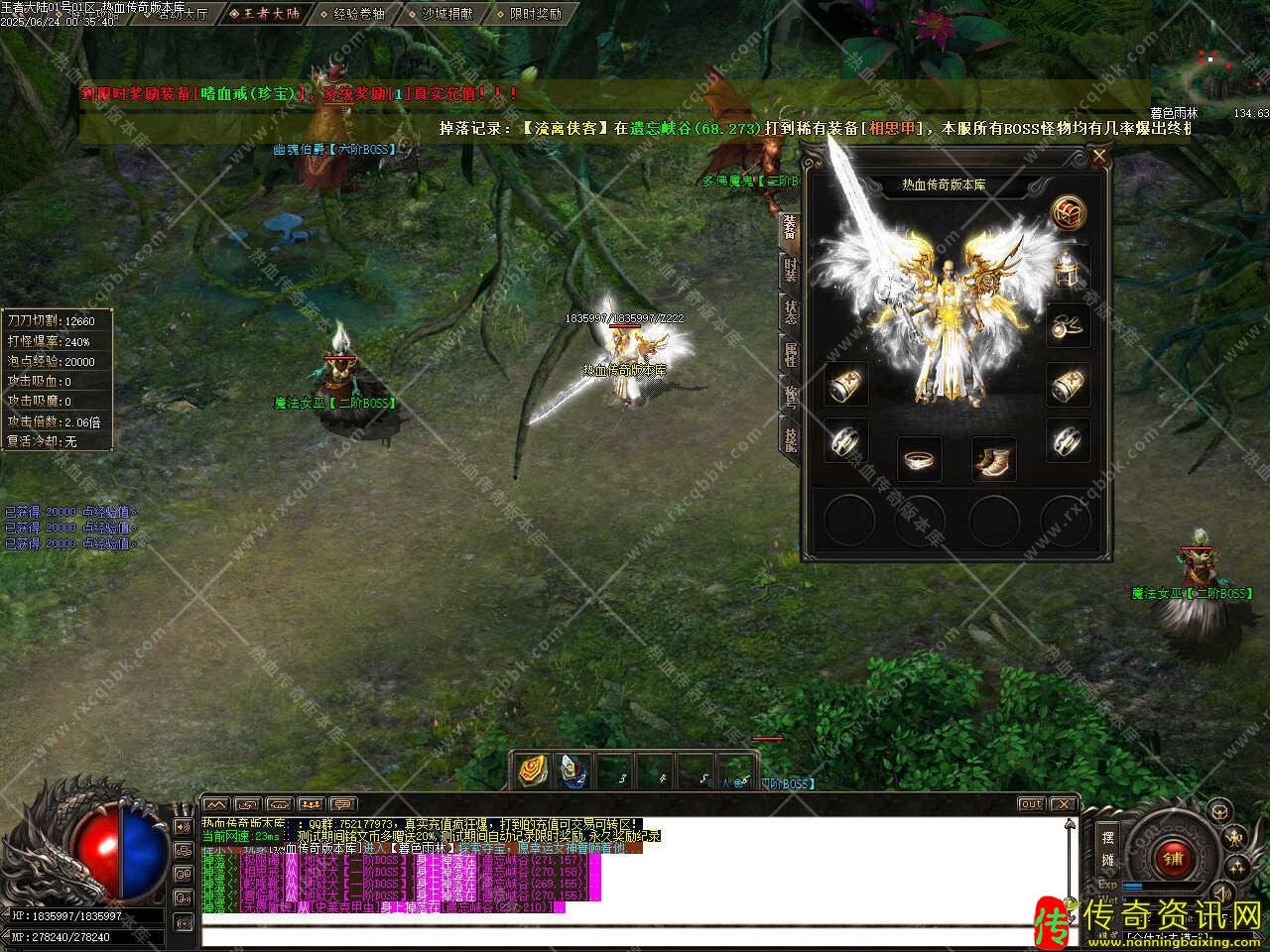The height and width of the screenshot is (952, 1270).
Task: Click the red treasure chest icon
Action: (x=1069, y=211)
